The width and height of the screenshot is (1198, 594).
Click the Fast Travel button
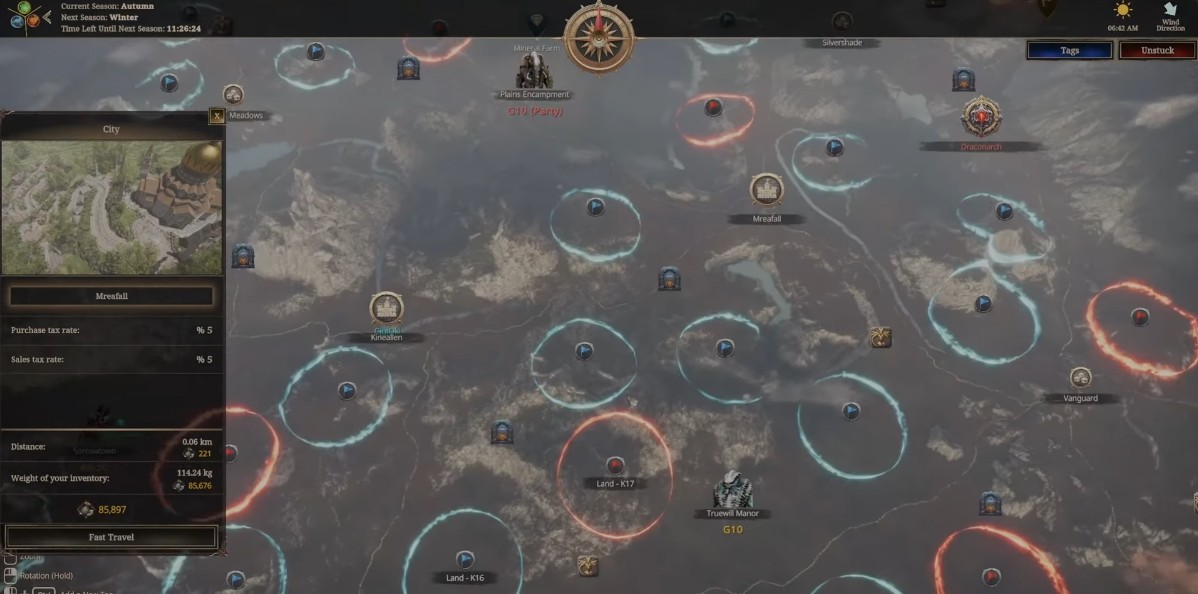coord(111,537)
